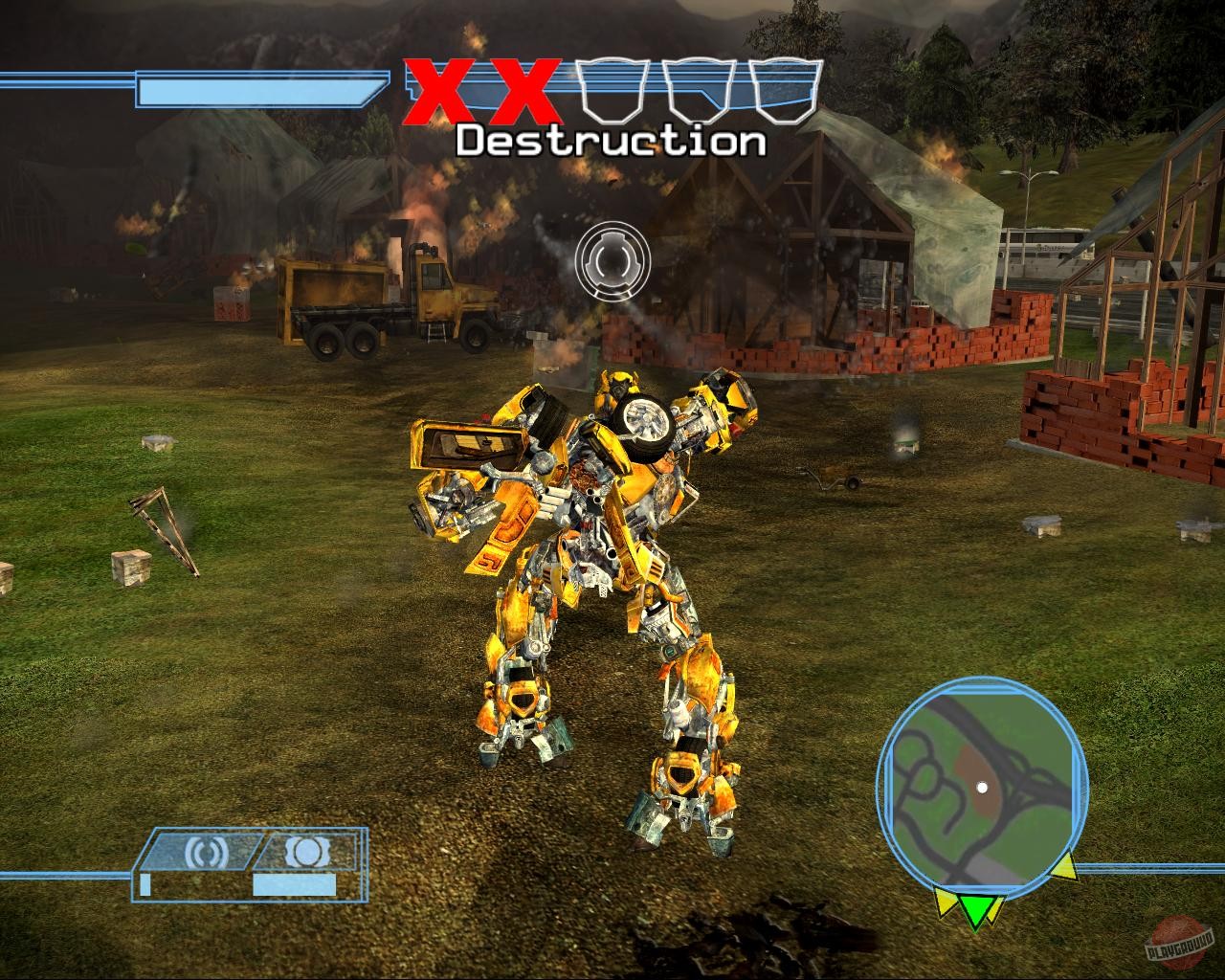The image size is (1225, 980).
Task: Click the first Autobot shield icon
Action: point(611,93)
